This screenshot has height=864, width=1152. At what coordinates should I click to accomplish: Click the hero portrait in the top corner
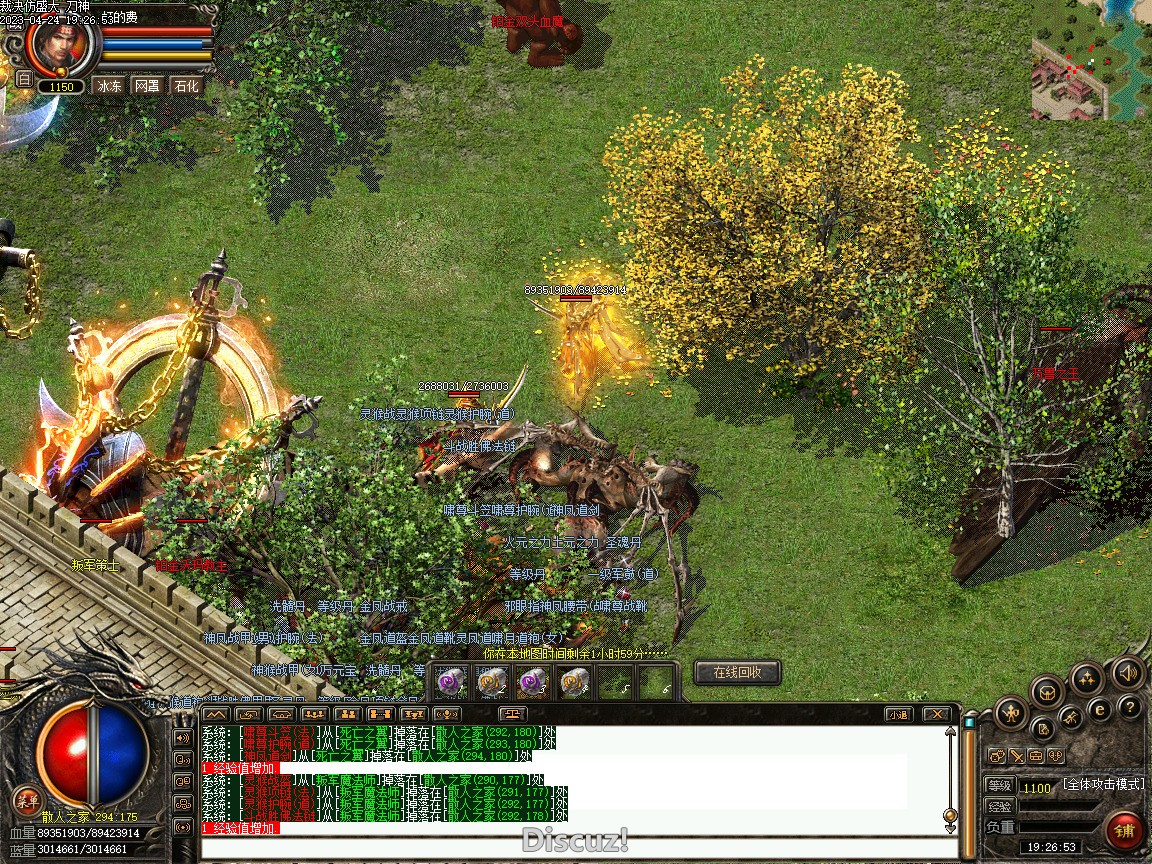tap(60, 46)
